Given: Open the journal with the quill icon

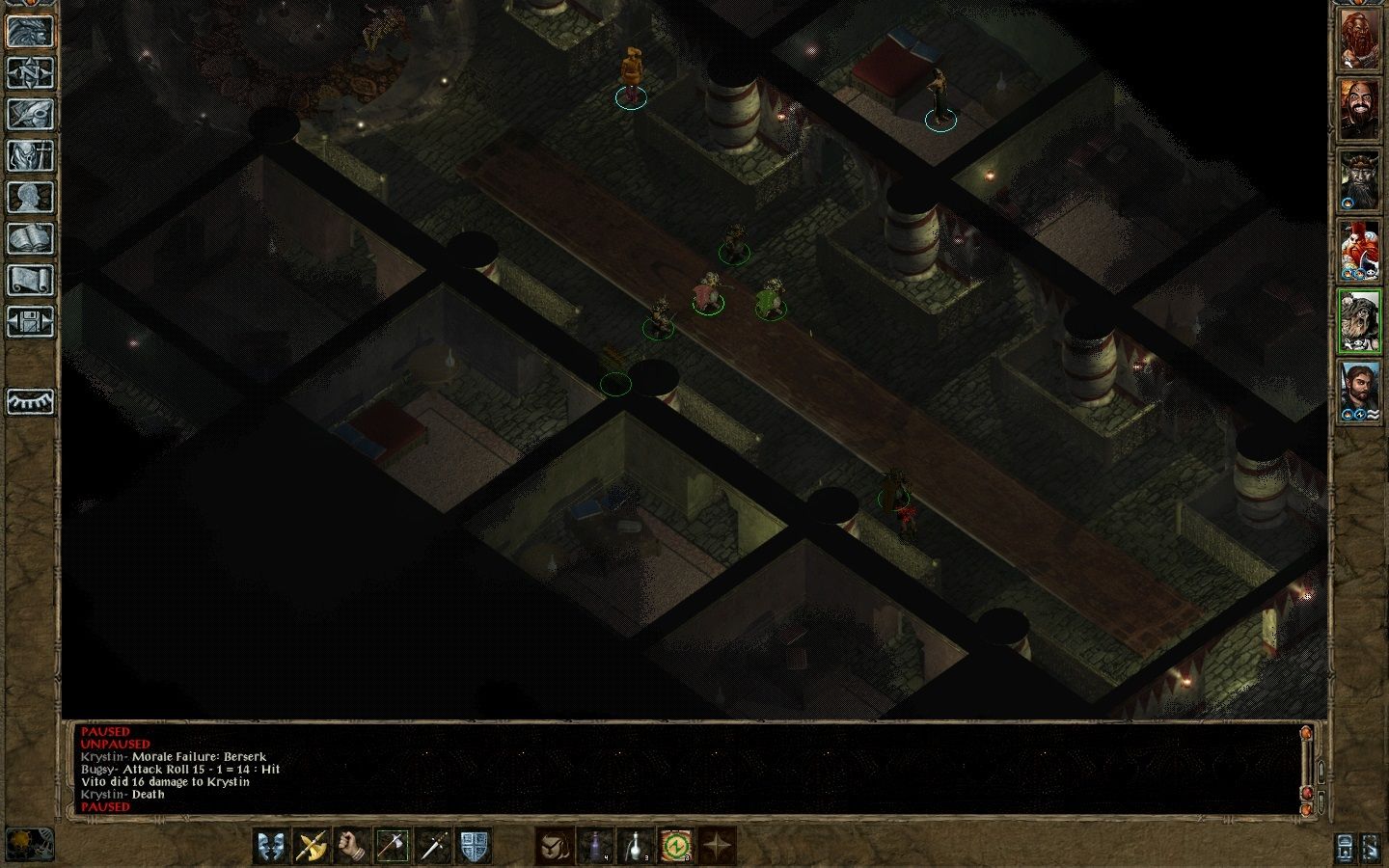Looking at the screenshot, I should point(31,114).
